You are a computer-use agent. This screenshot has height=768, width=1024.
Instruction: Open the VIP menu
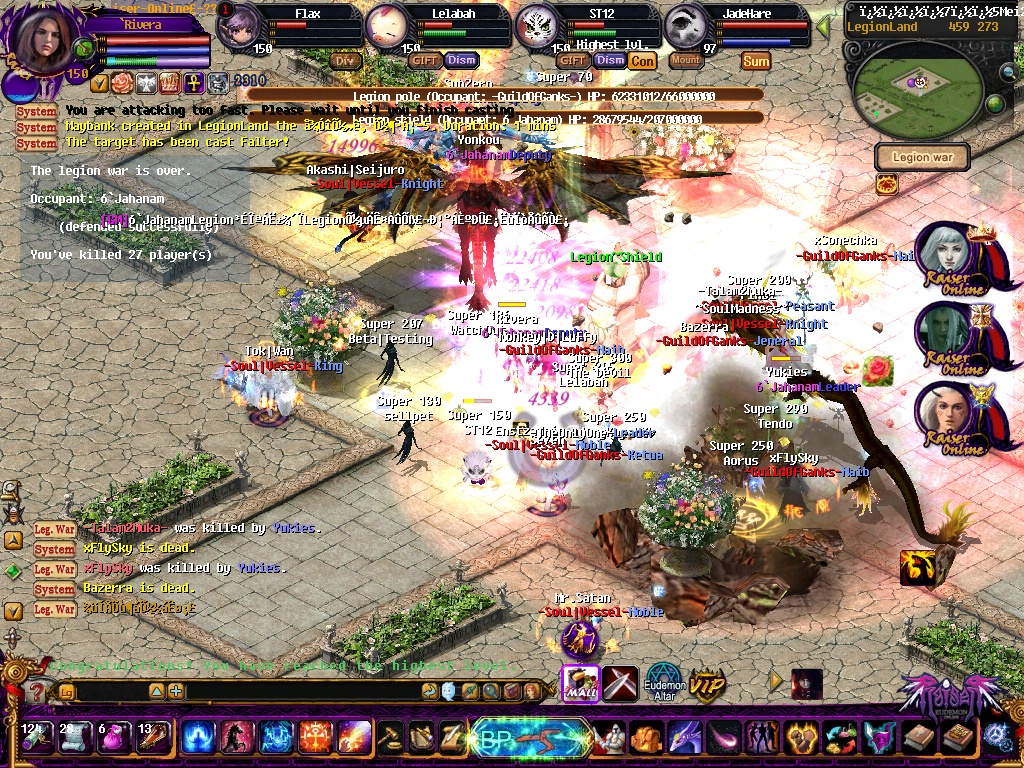point(707,685)
